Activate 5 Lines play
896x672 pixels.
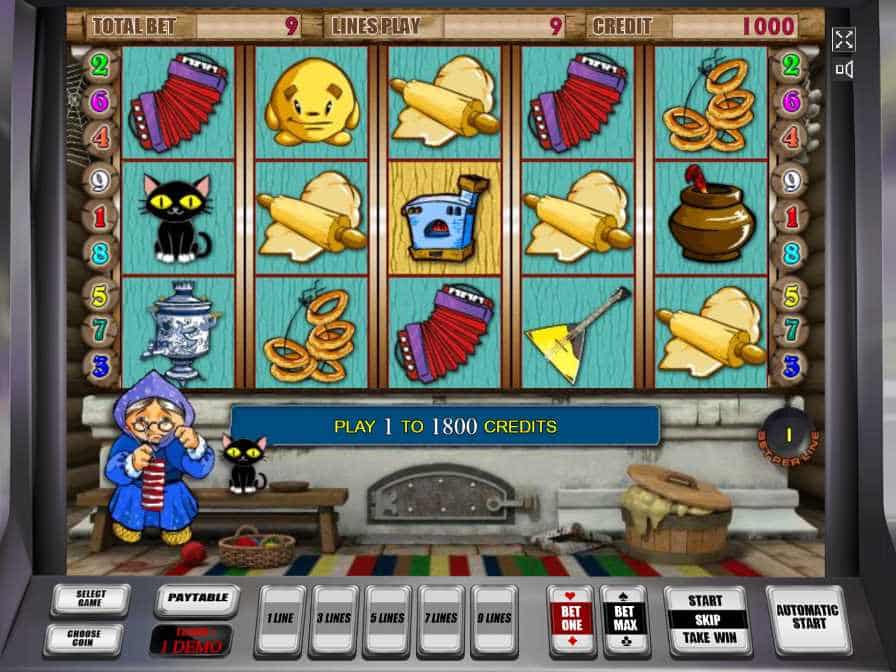387,620
